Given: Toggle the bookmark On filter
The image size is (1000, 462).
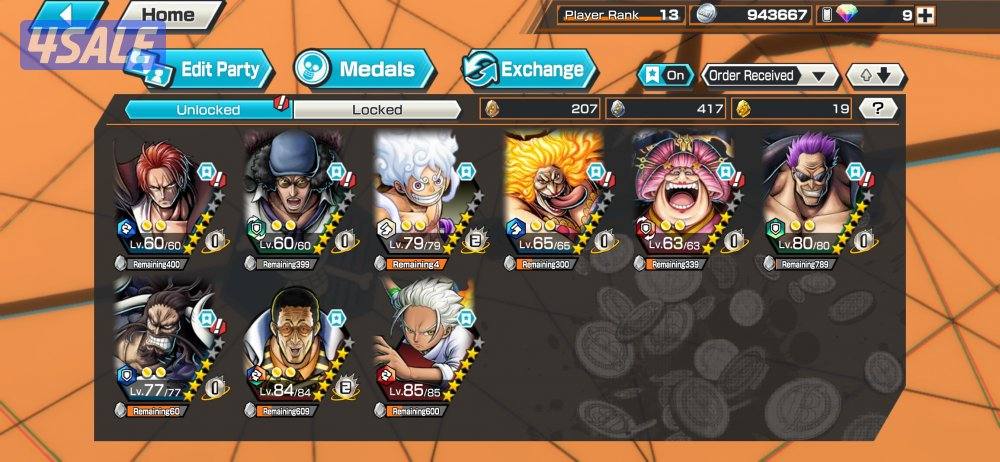Looking at the screenshot, I should (x=665, y=76).
